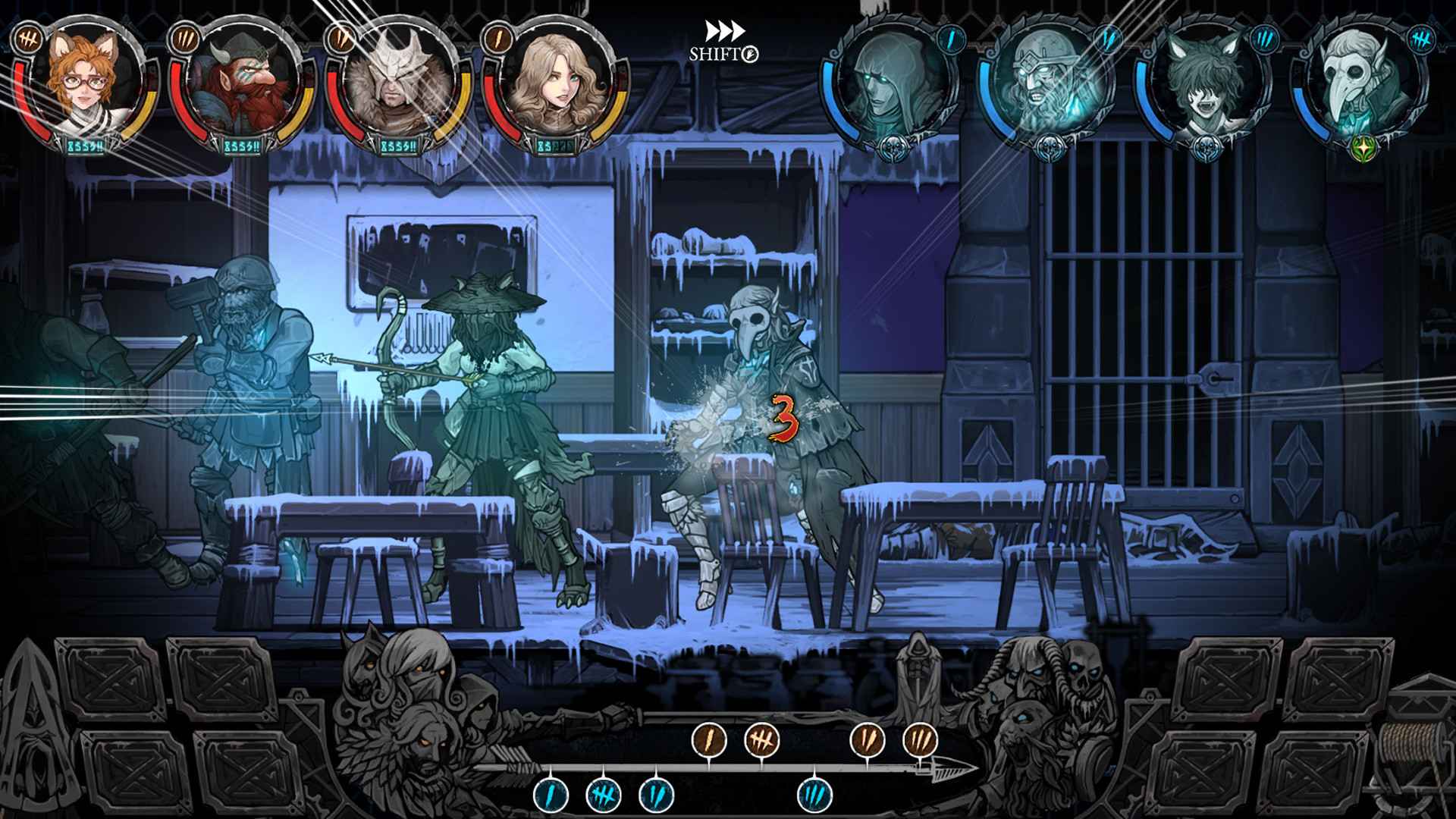Click the arrowhead tip of the turn-order timeline
The width and height of the screenshot is (1456, 819).
click(977, 769)
